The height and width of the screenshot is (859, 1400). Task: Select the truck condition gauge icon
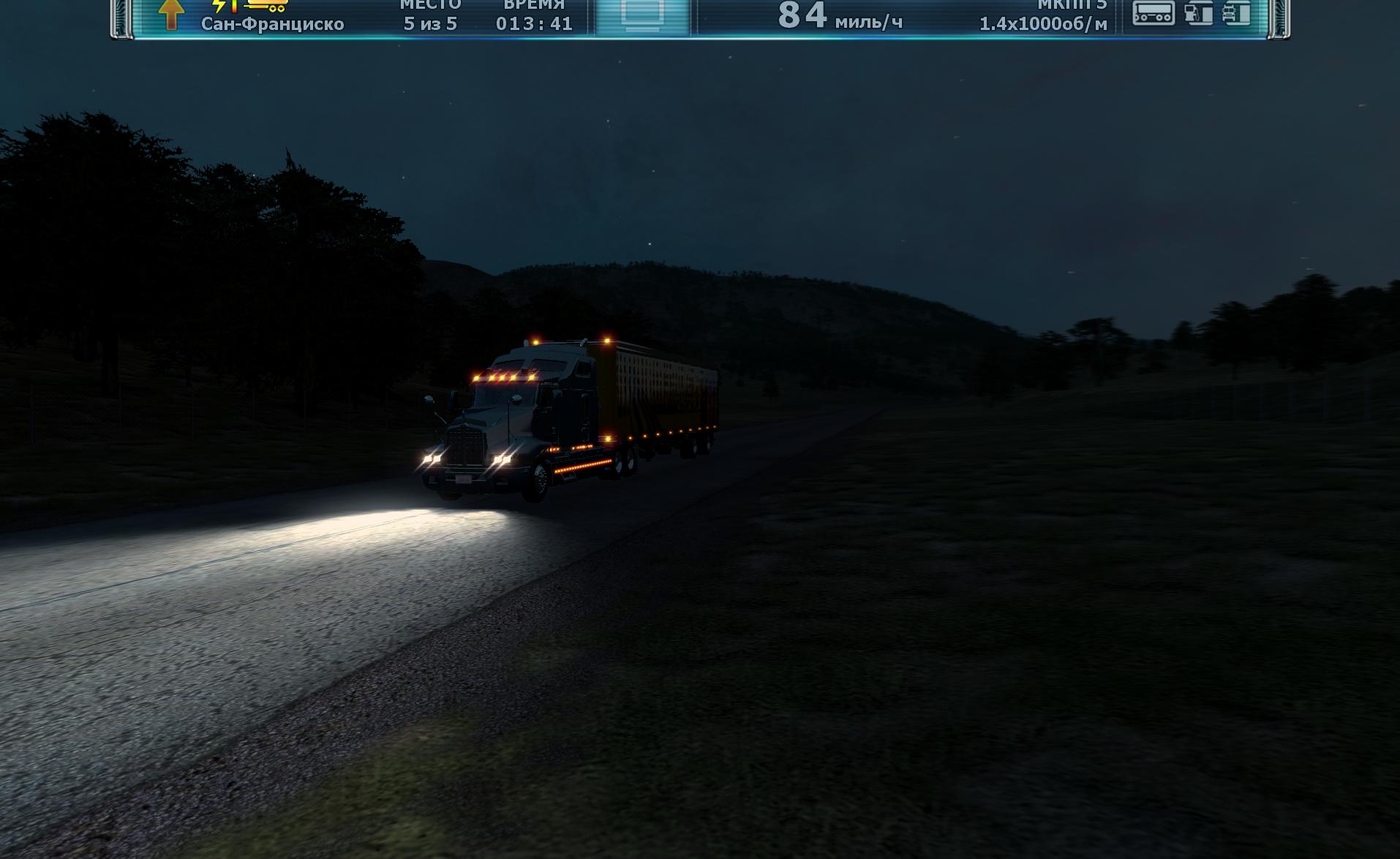coord(1237,13)
